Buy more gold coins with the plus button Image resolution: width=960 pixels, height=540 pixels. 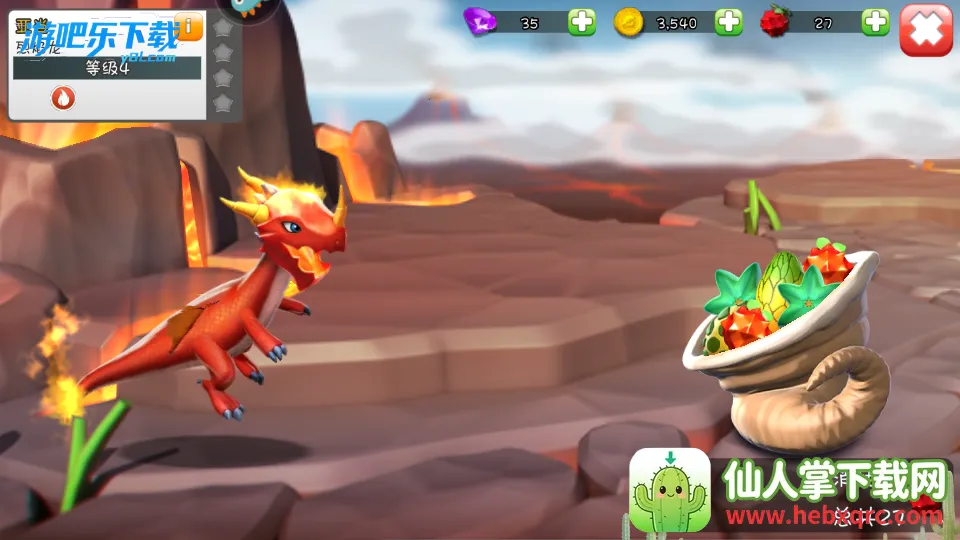tap(729, 22)
